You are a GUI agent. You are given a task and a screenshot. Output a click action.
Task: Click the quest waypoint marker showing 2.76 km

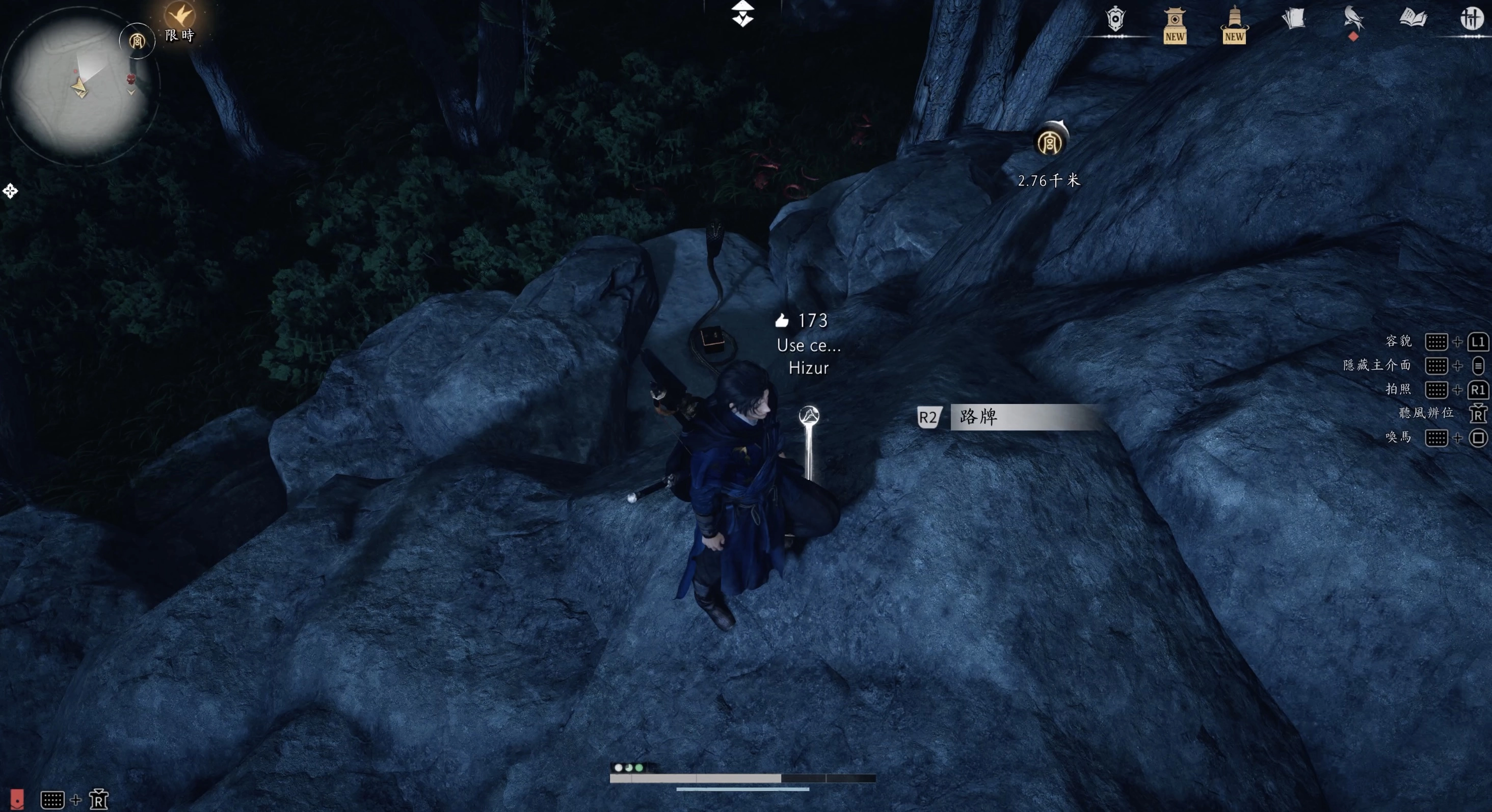pyautogui.click(x=1050, y=141)
